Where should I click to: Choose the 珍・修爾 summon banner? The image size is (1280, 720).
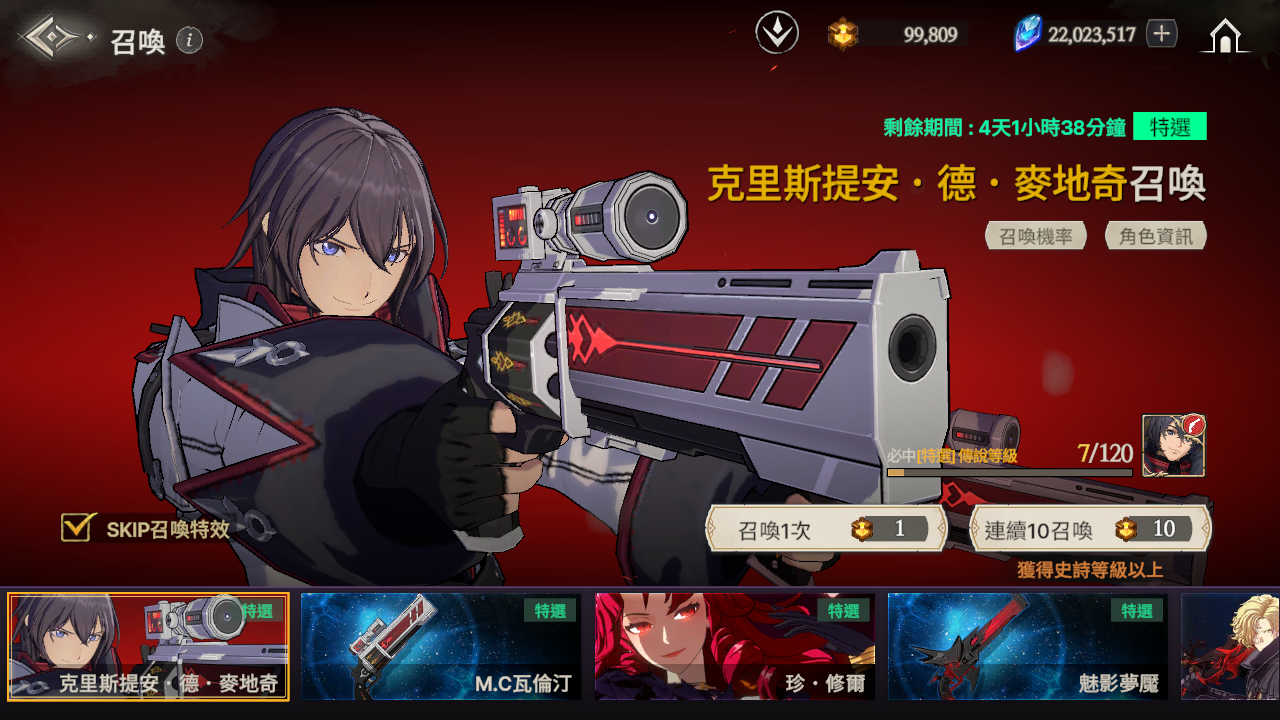[x=735, y=646]
